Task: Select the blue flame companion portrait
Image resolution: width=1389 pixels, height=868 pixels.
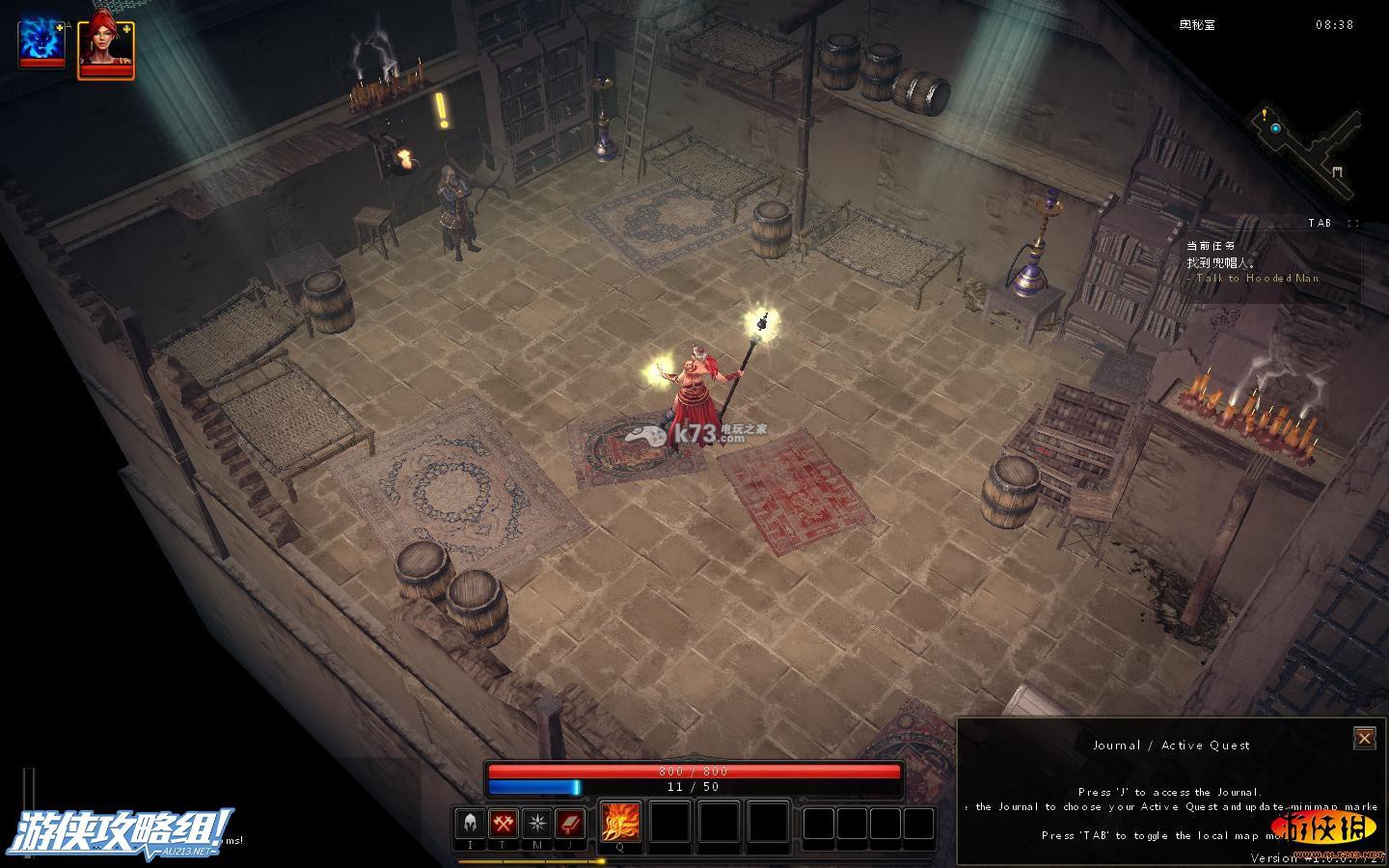Action: pos(41,42)
